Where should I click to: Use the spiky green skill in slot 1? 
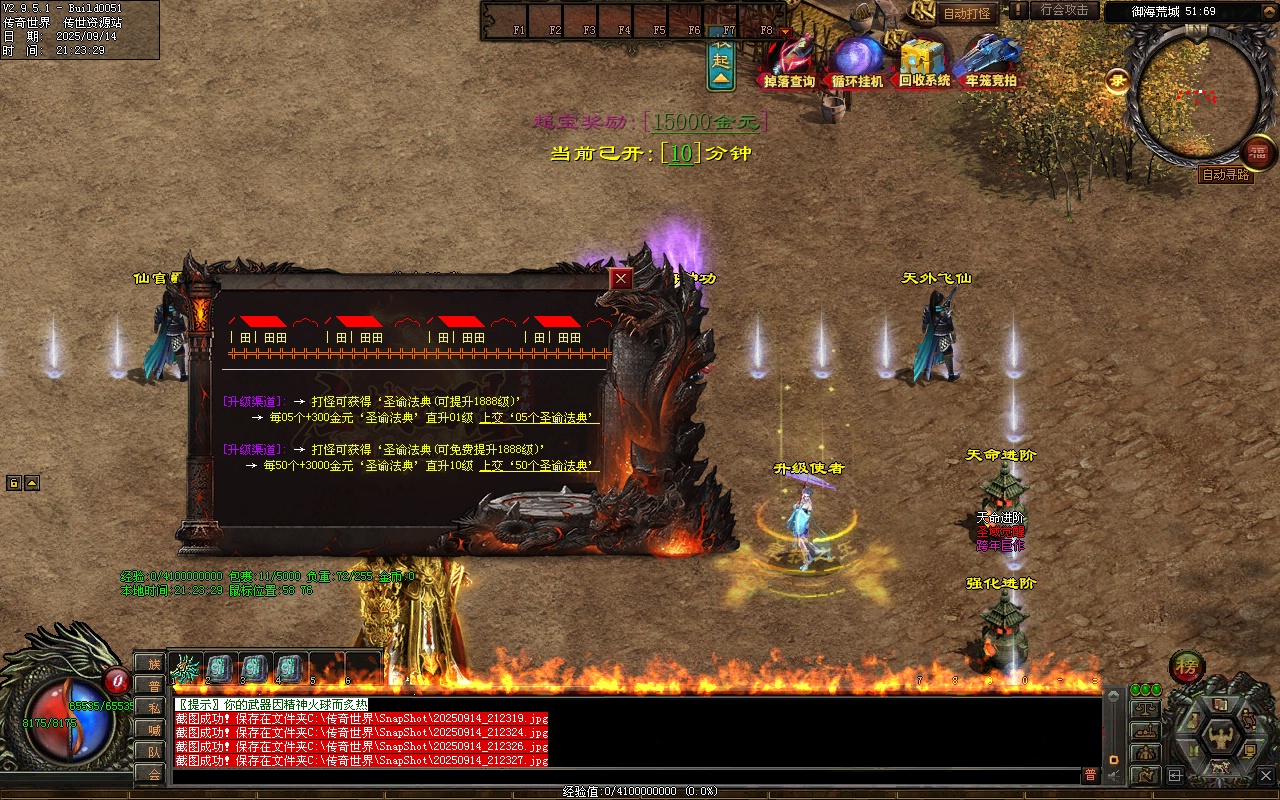(x=186, y=668)
